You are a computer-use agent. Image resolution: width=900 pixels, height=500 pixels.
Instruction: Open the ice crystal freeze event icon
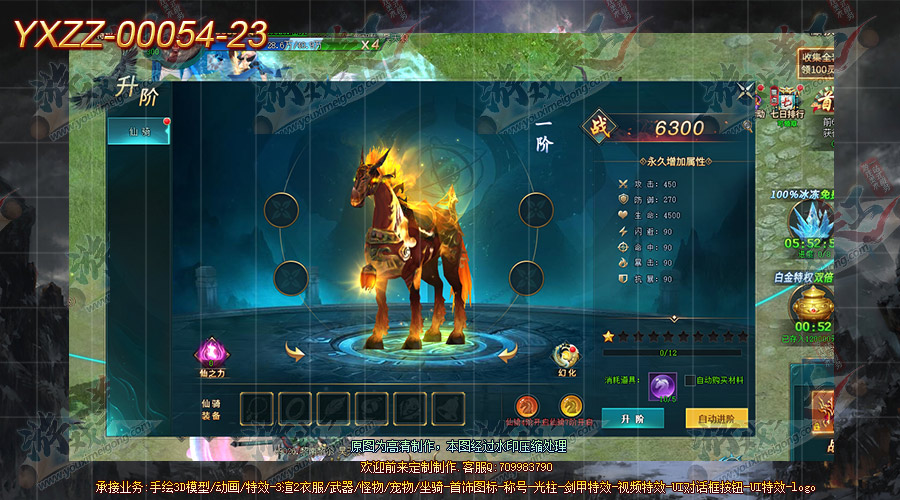[x=810, y=222]
